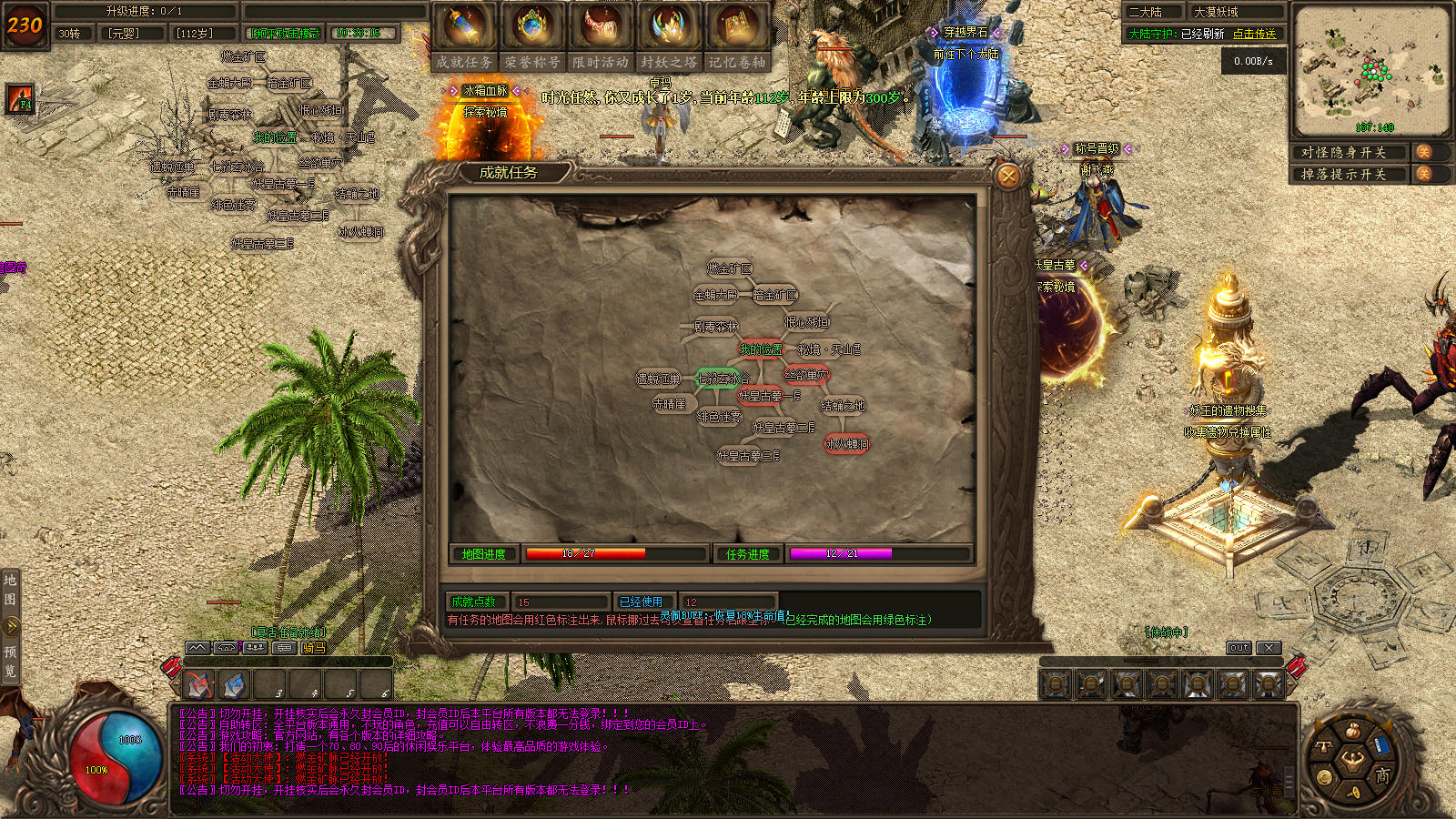1456x819 pixels.
Task: Select the 遗蜕巡巢 map node
Action: pyautogui.click(x=658, y=379)
